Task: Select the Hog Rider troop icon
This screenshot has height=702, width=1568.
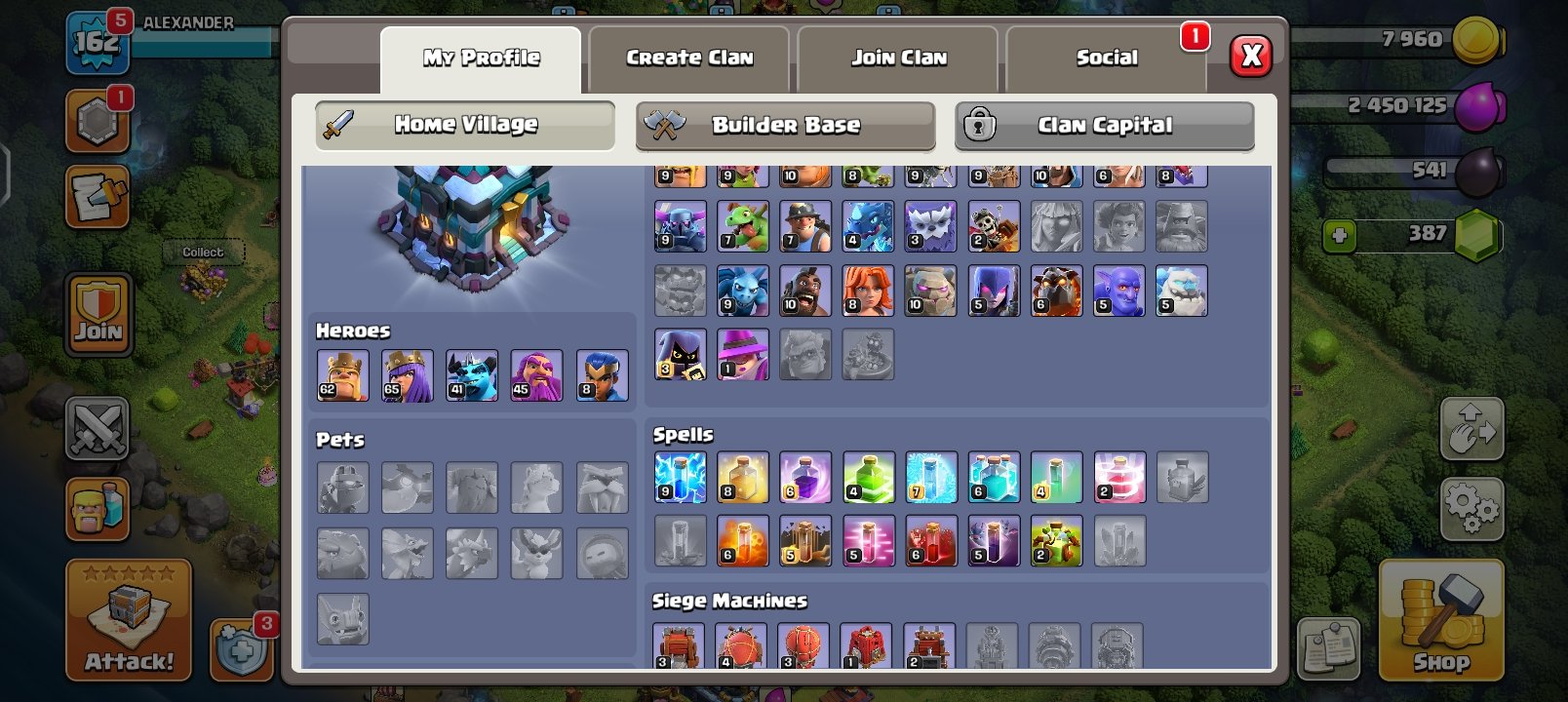Action: (804, 290)
